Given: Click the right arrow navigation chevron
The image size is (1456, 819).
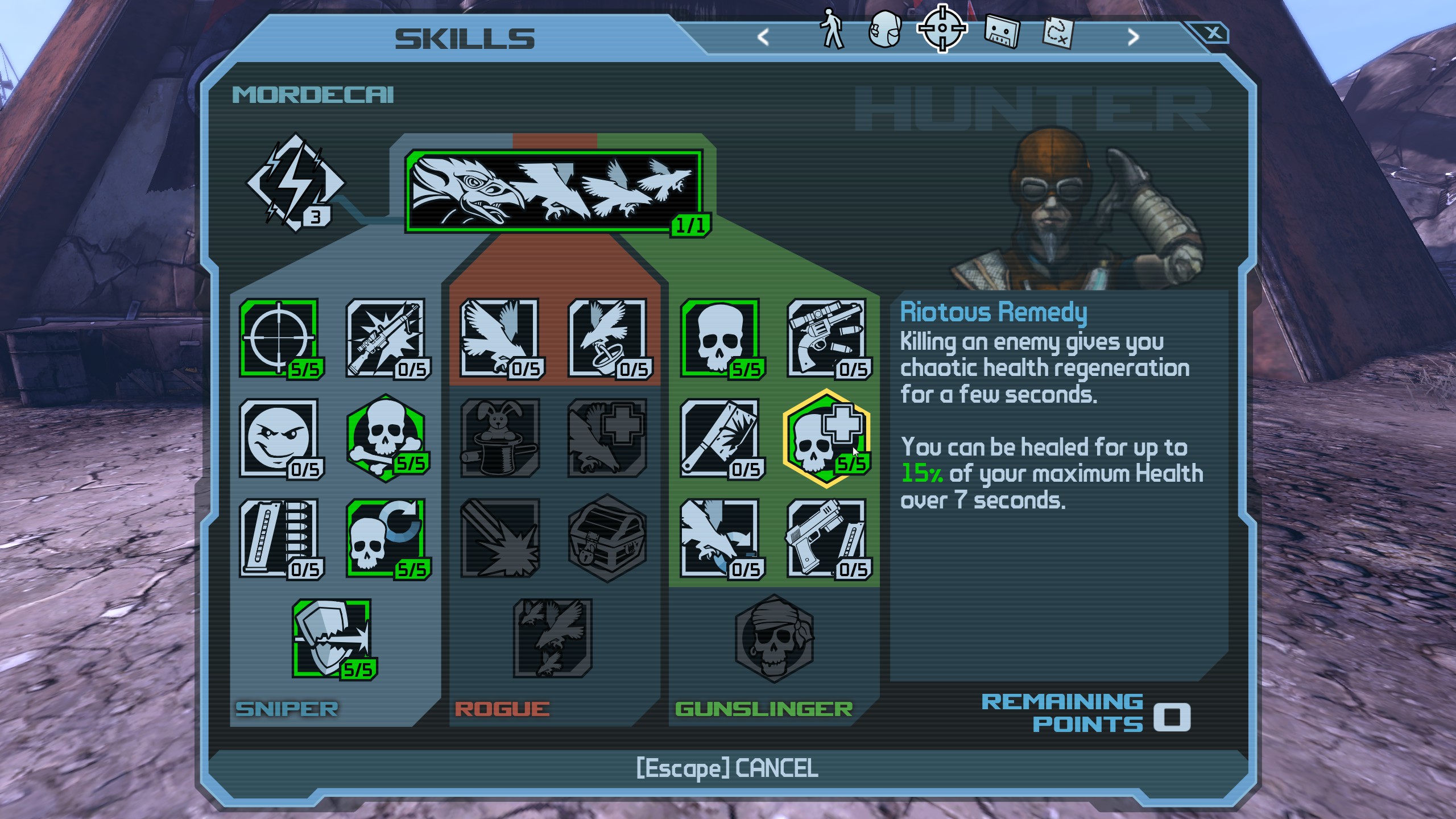Looking at the screenshot, I should pyautogui.click(x=1134, y=35).
